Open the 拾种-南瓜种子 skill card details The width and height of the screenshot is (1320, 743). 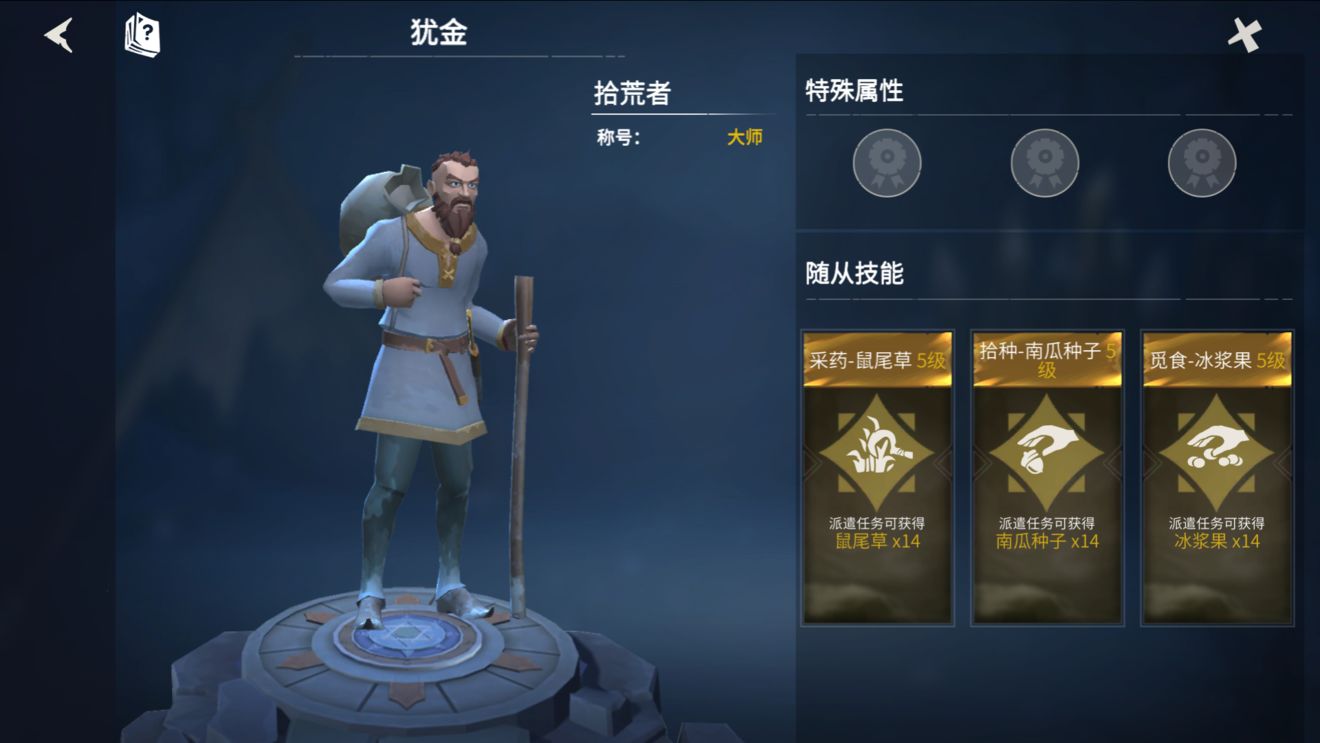[1044, 480]
